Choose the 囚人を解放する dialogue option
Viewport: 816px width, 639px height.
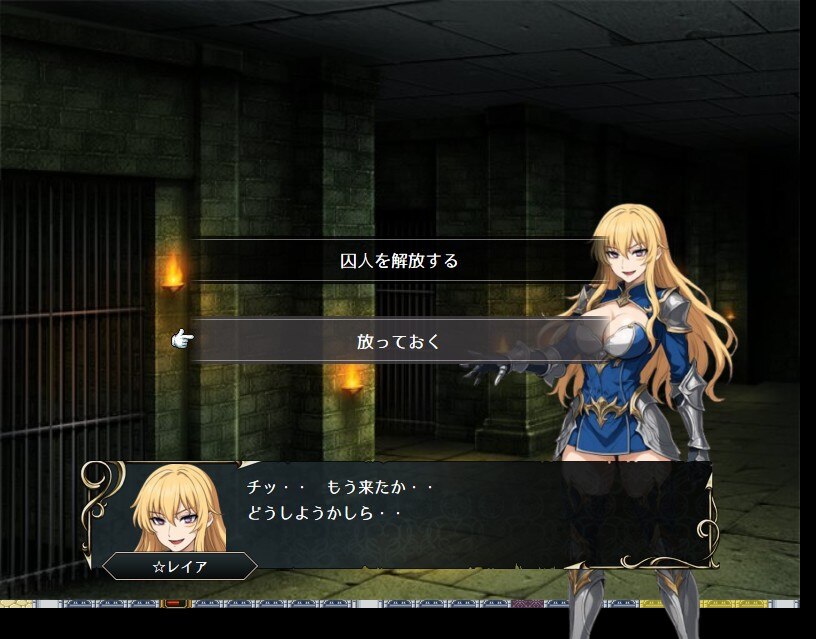(398, 261)
